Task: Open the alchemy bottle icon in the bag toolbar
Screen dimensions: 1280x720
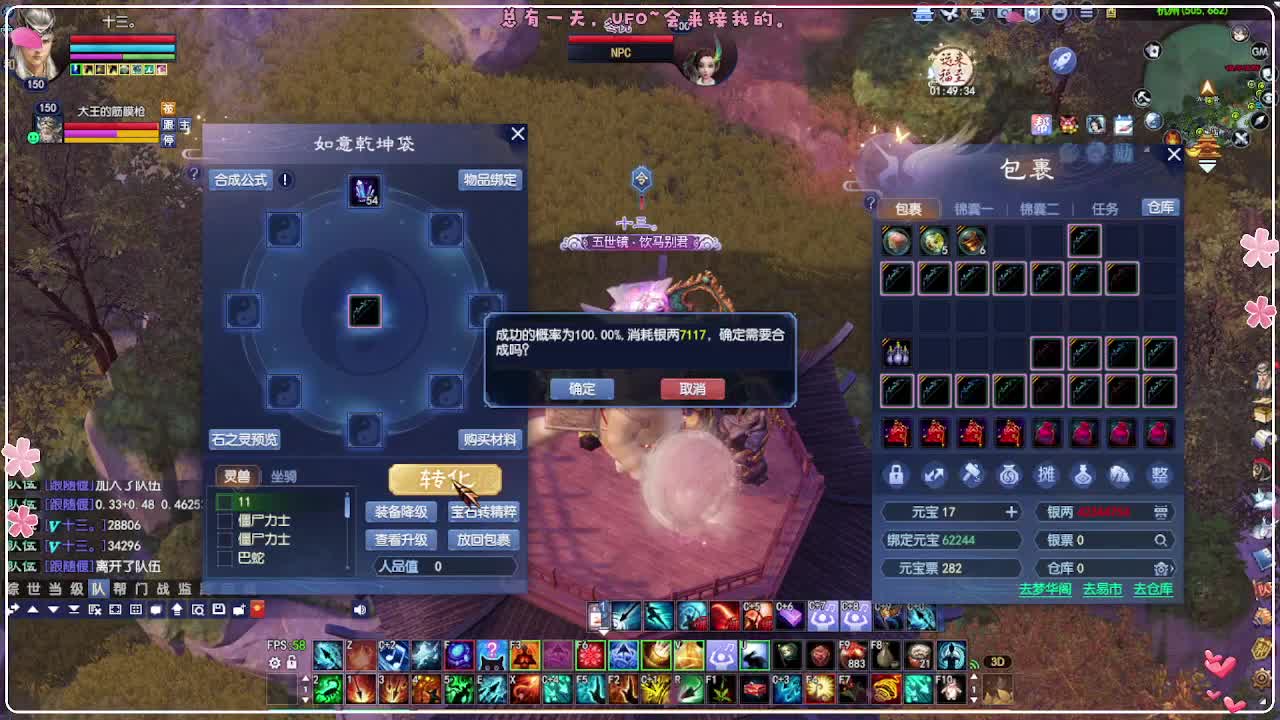Action: click(x=1084, y=474)
